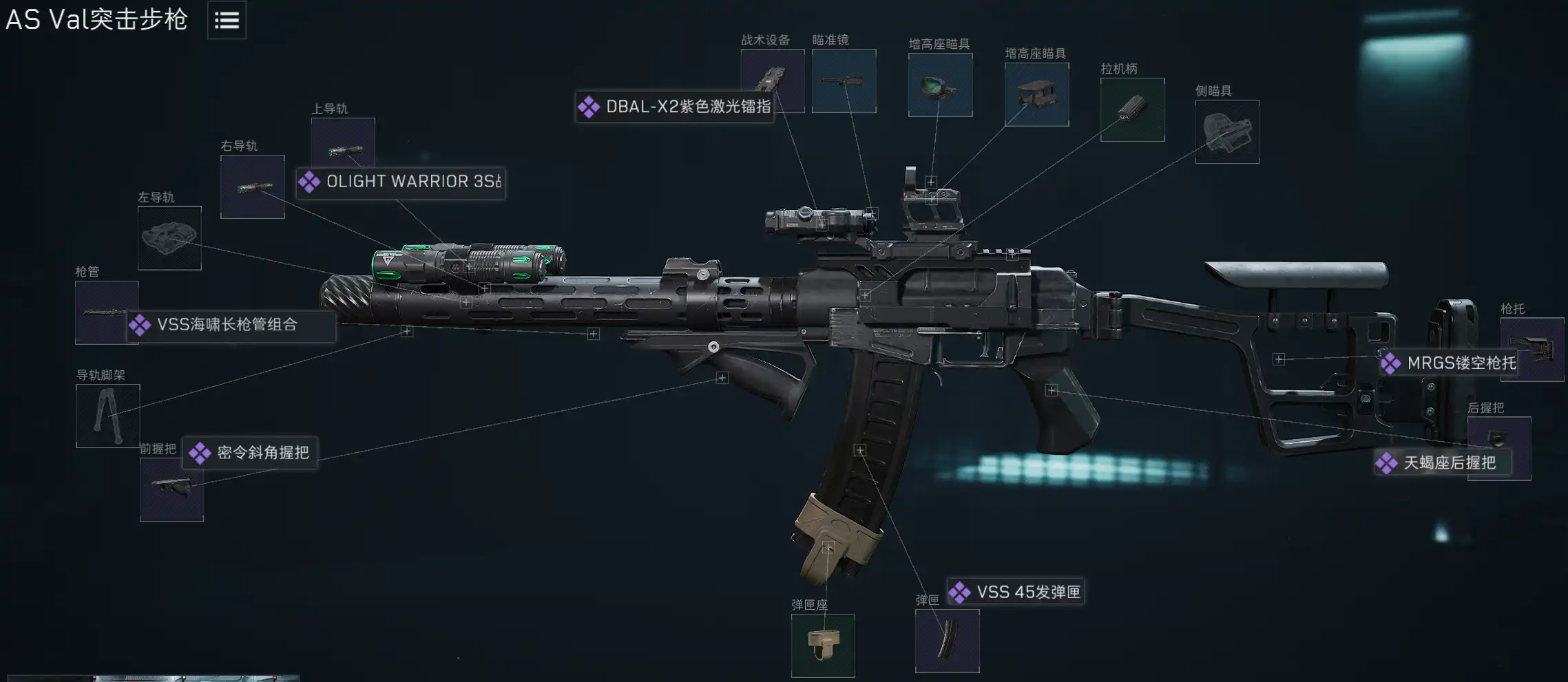Viewport: 1568px width, 682px height.
Task: Click the OLIGHT WARRIOR 3S flashlight label
Action: (x=401, y=182)
